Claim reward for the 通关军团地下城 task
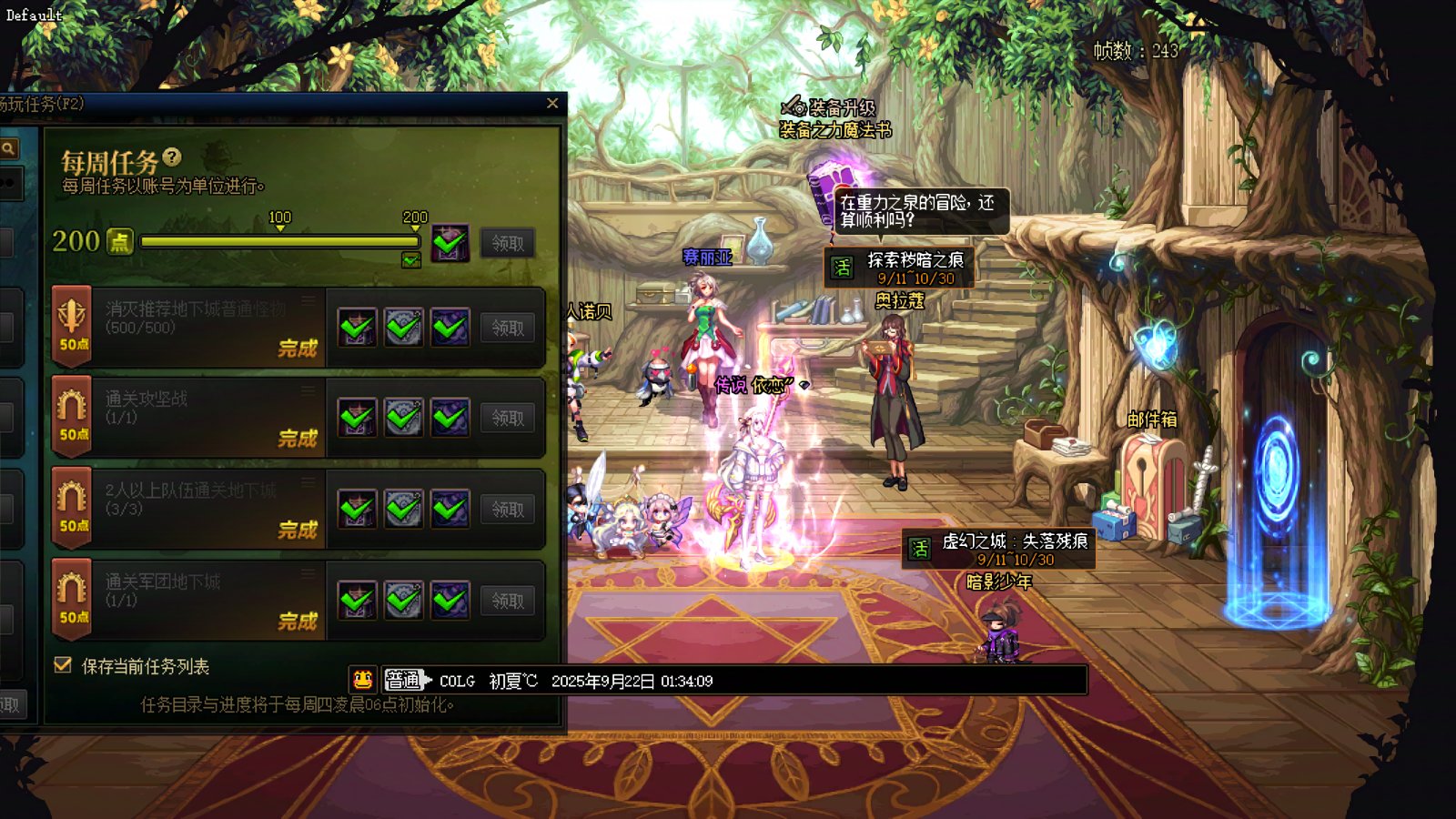Image resolution: width=1456 pixels, height=819 pixels. [508, 601]
